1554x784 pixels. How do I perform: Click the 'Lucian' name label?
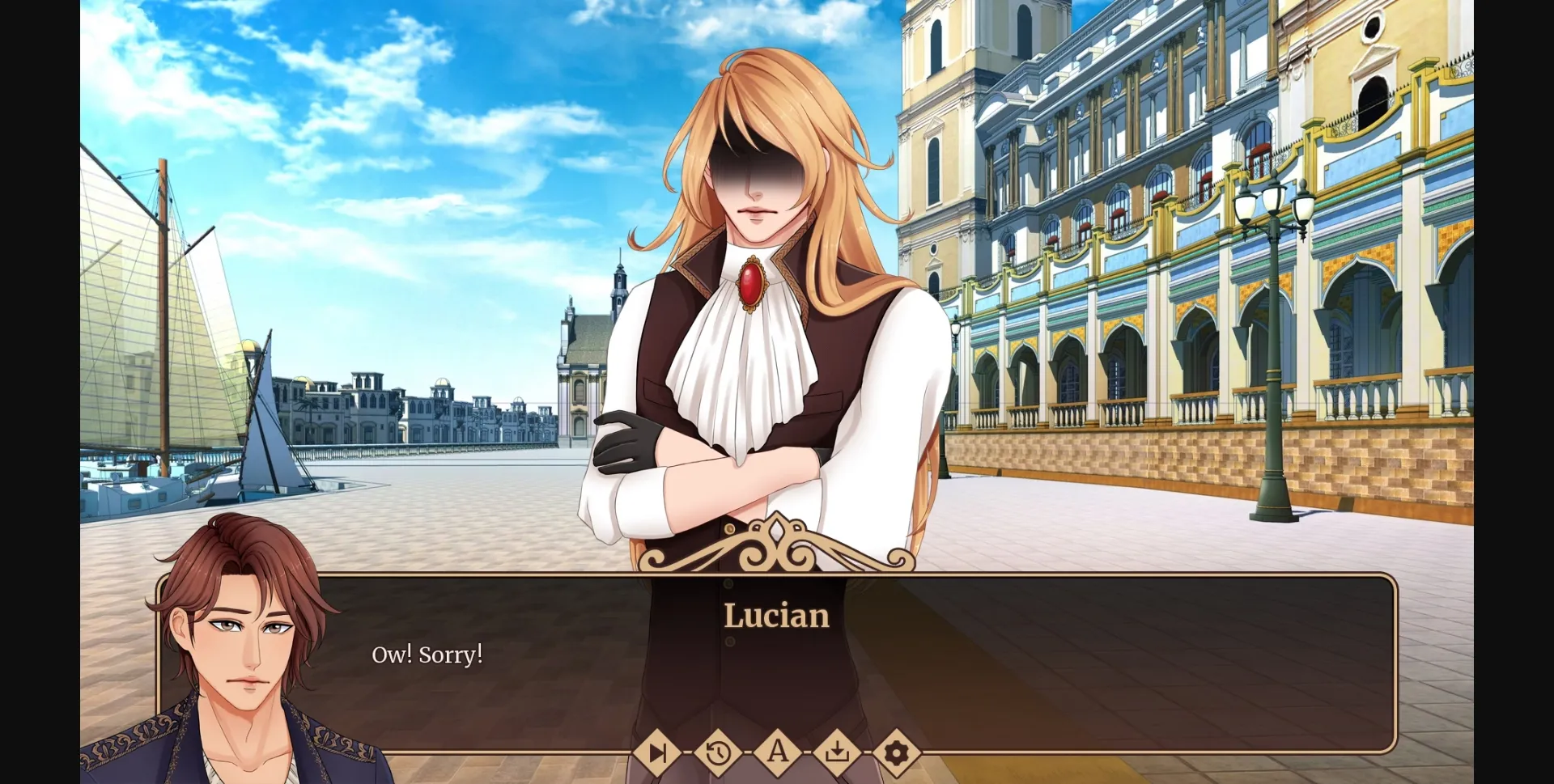point(776,617)
